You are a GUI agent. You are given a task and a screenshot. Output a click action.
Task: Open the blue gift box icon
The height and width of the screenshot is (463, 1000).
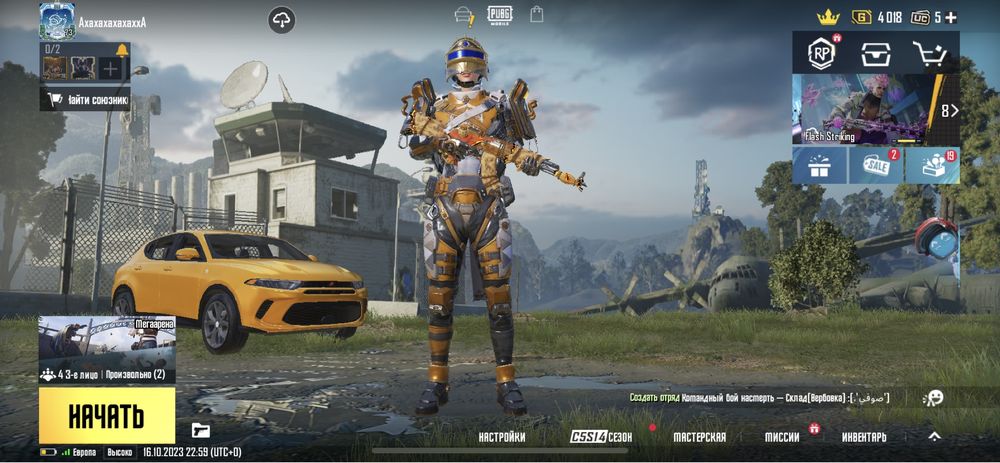(820, 166)
